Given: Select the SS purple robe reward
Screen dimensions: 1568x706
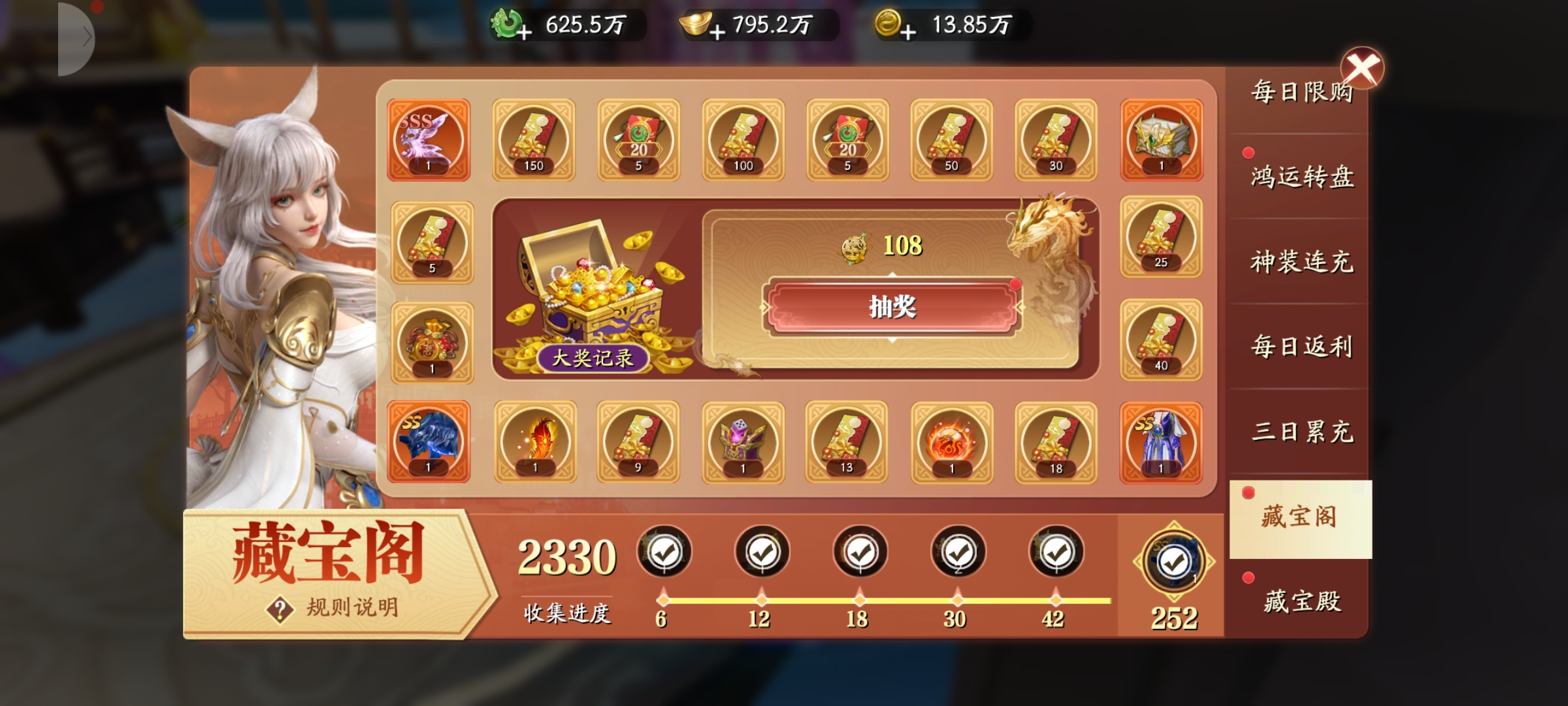Looking at the screenshot, I should tap(1161, 442).
